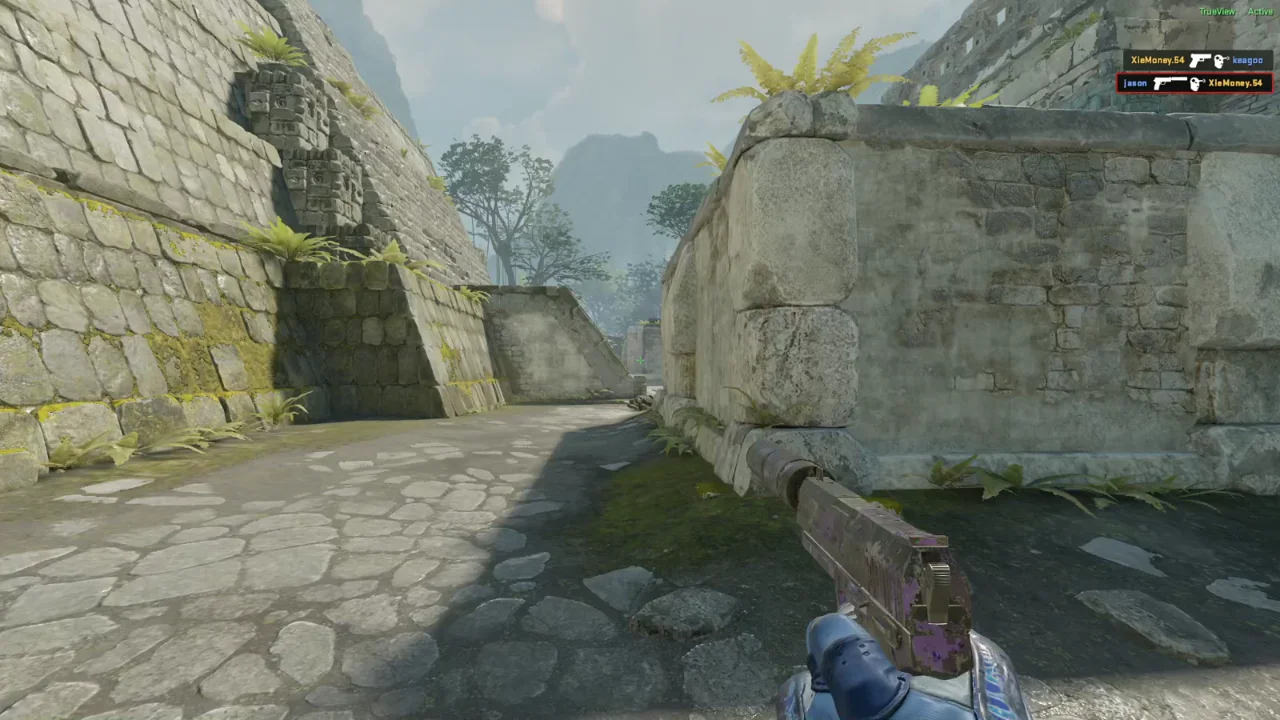
Task: Click the TrueView Active indicator
Action: [1235, 11]
